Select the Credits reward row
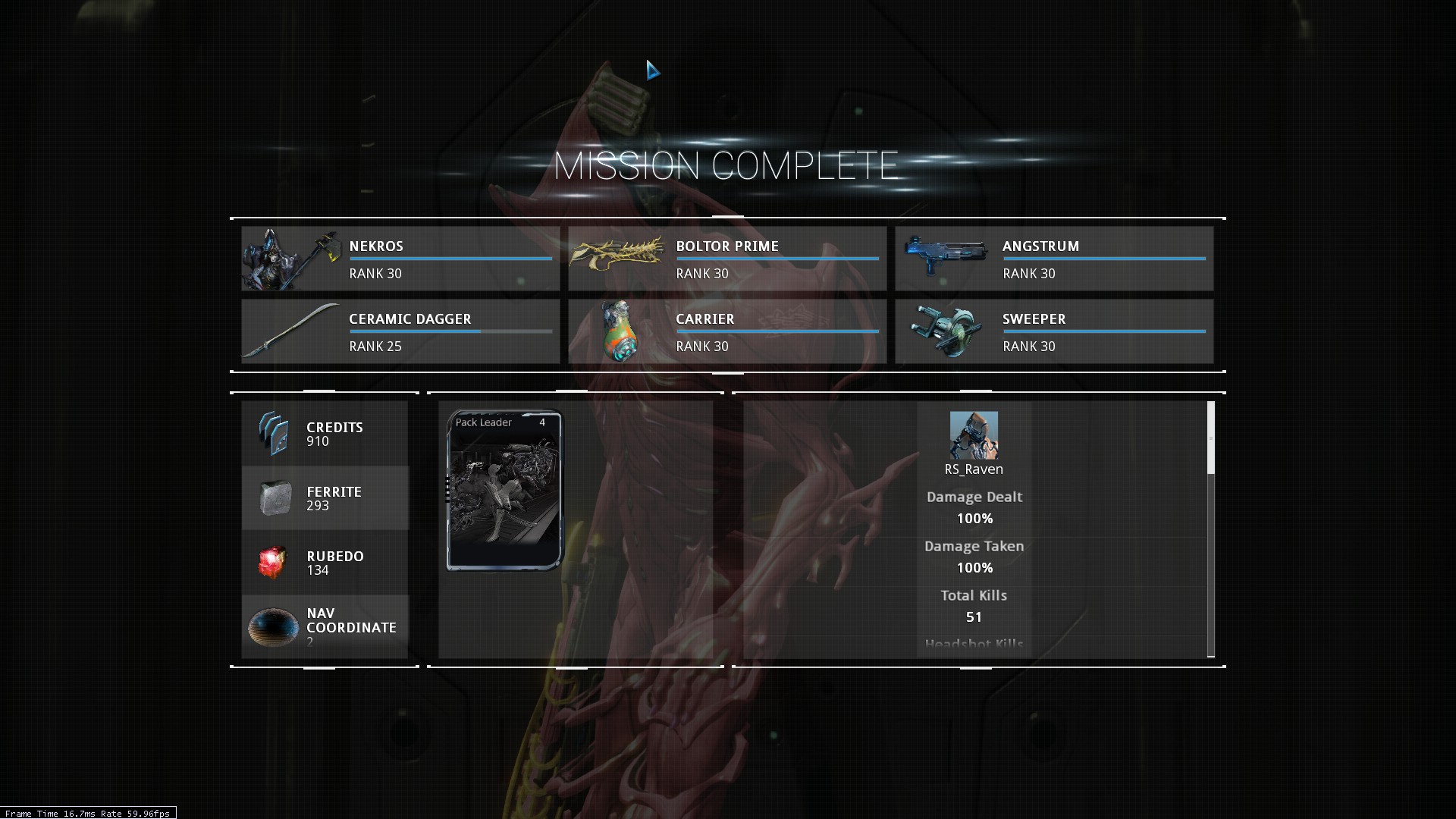The height and width of the screenshot is (819, 1456). click(325, 434)
